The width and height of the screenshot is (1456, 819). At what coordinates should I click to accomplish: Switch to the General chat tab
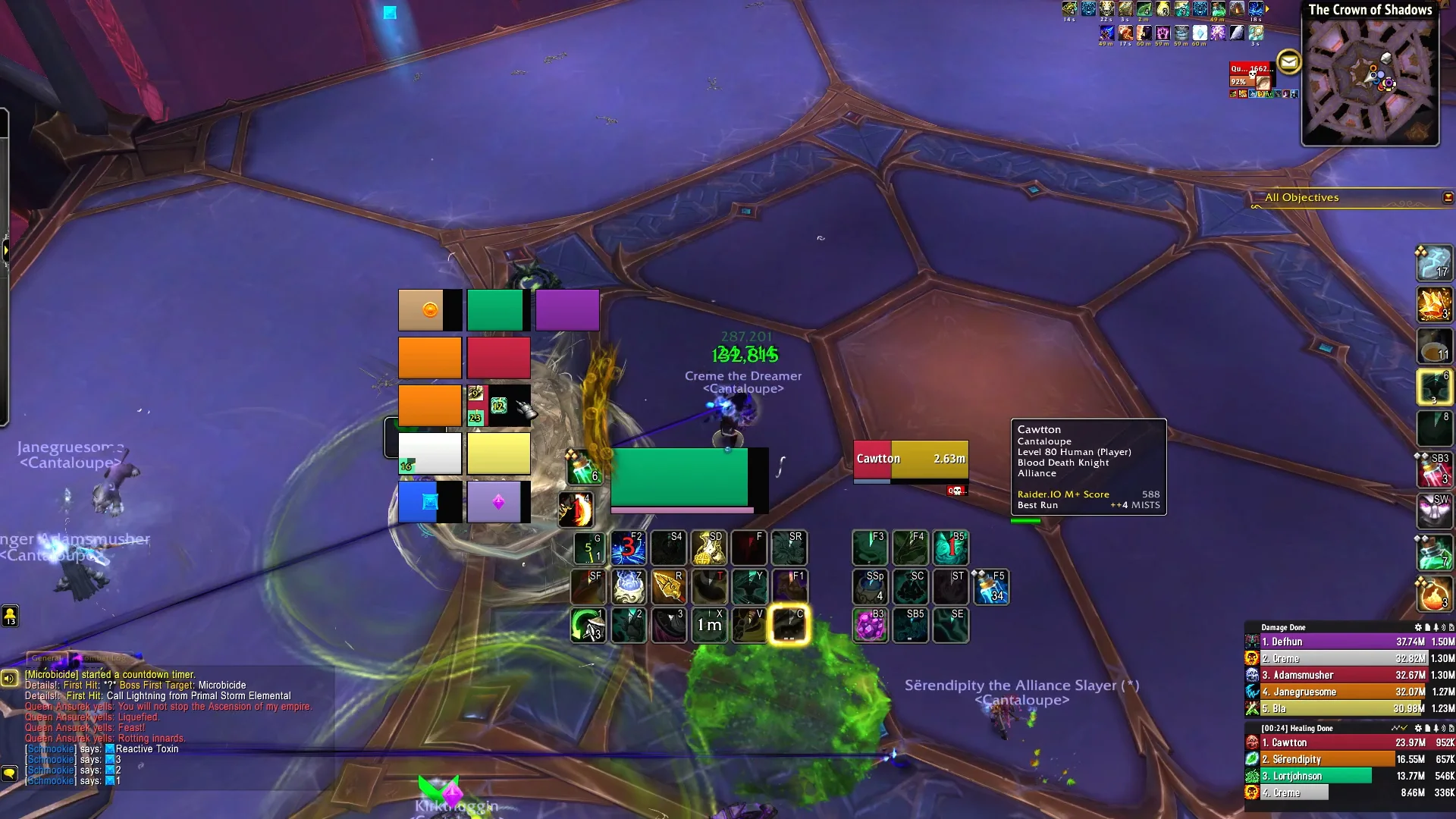(x=47, y=658)
